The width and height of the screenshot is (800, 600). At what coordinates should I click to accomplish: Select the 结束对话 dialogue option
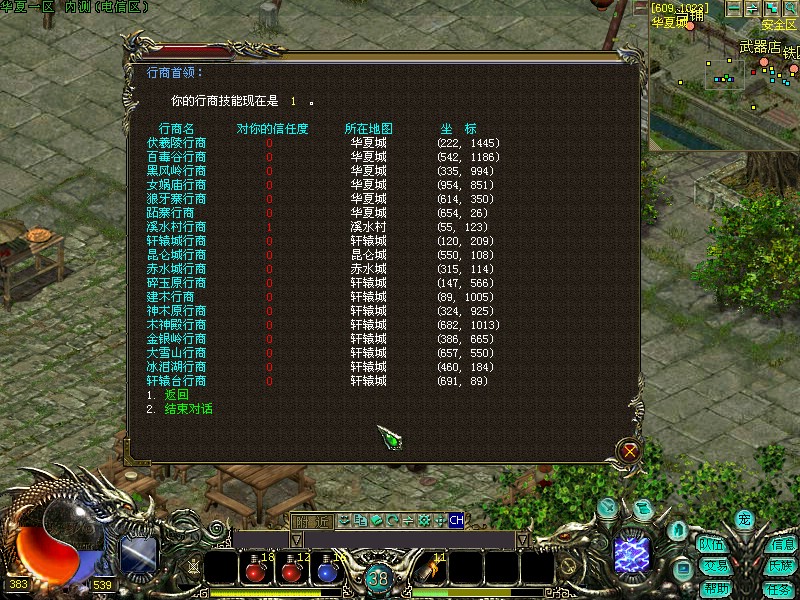tap(188, 409)
